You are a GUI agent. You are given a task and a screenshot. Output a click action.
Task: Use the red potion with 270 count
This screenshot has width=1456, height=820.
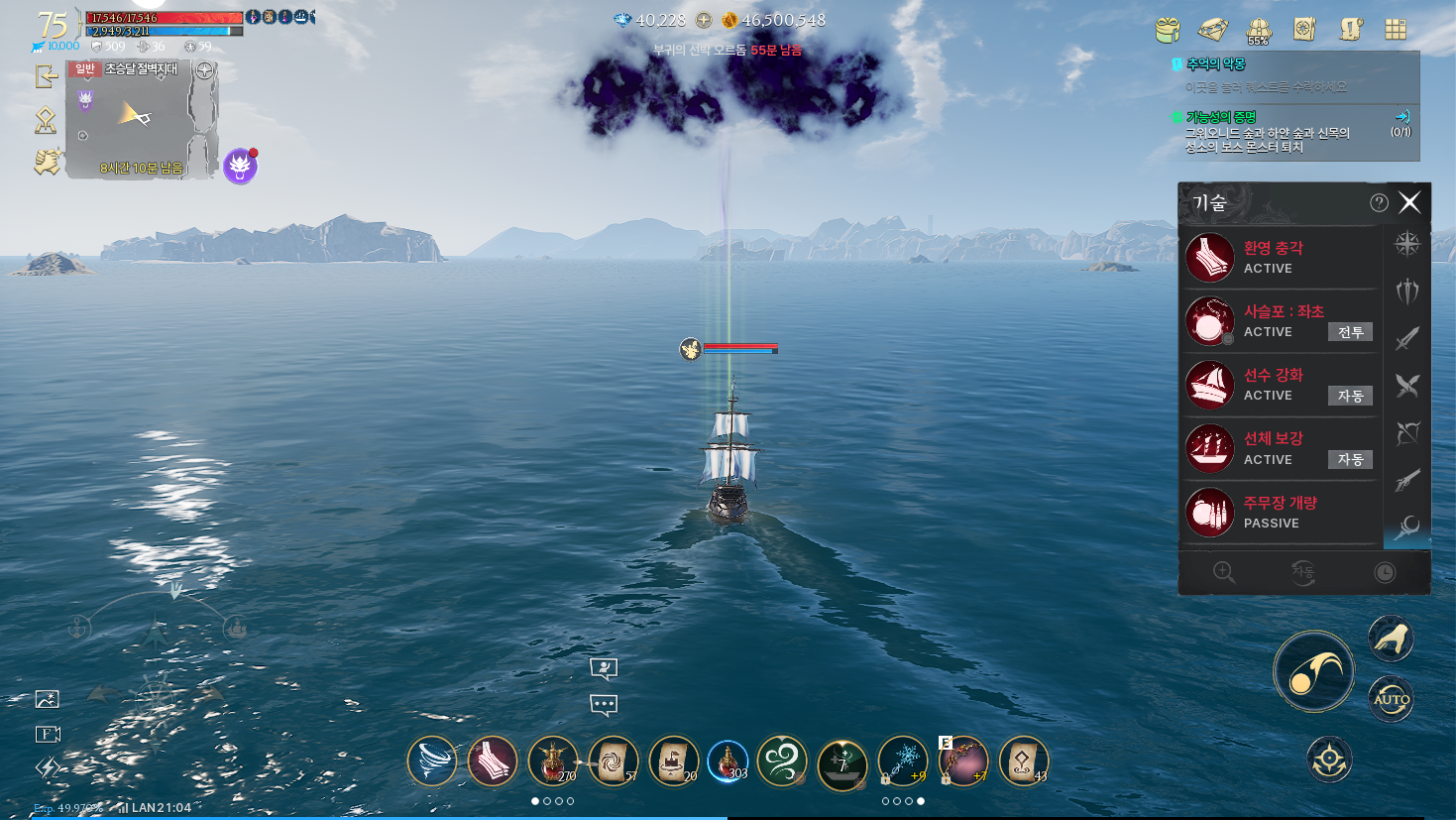(552, 761)
